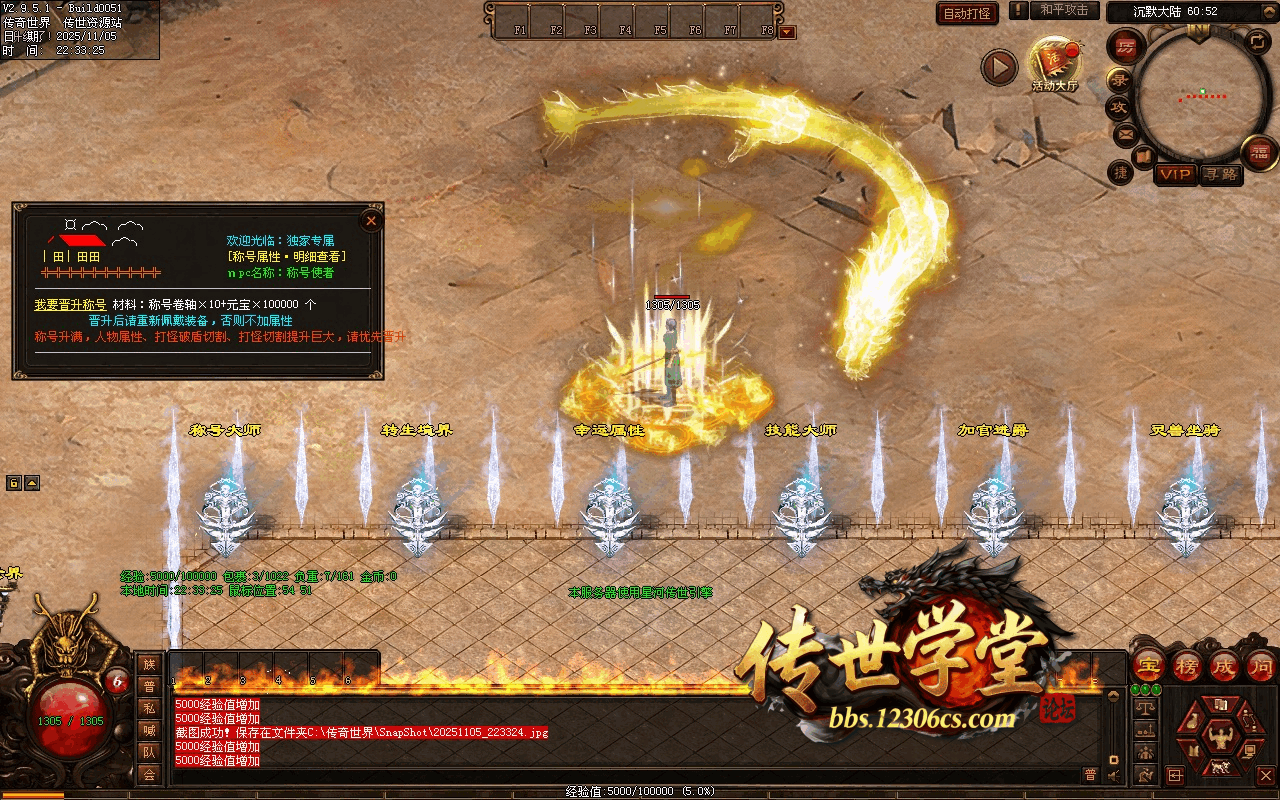Switch chat to the 私 private channel
The width and height of the screenshot is (1280, 800).
(149, 708)
